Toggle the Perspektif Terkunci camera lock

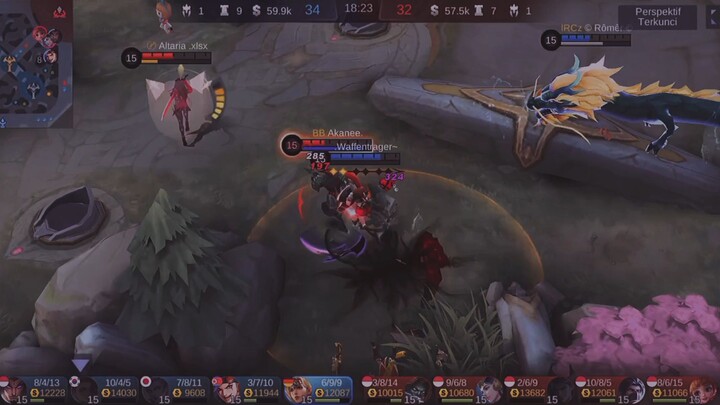[x=657, y=17]
